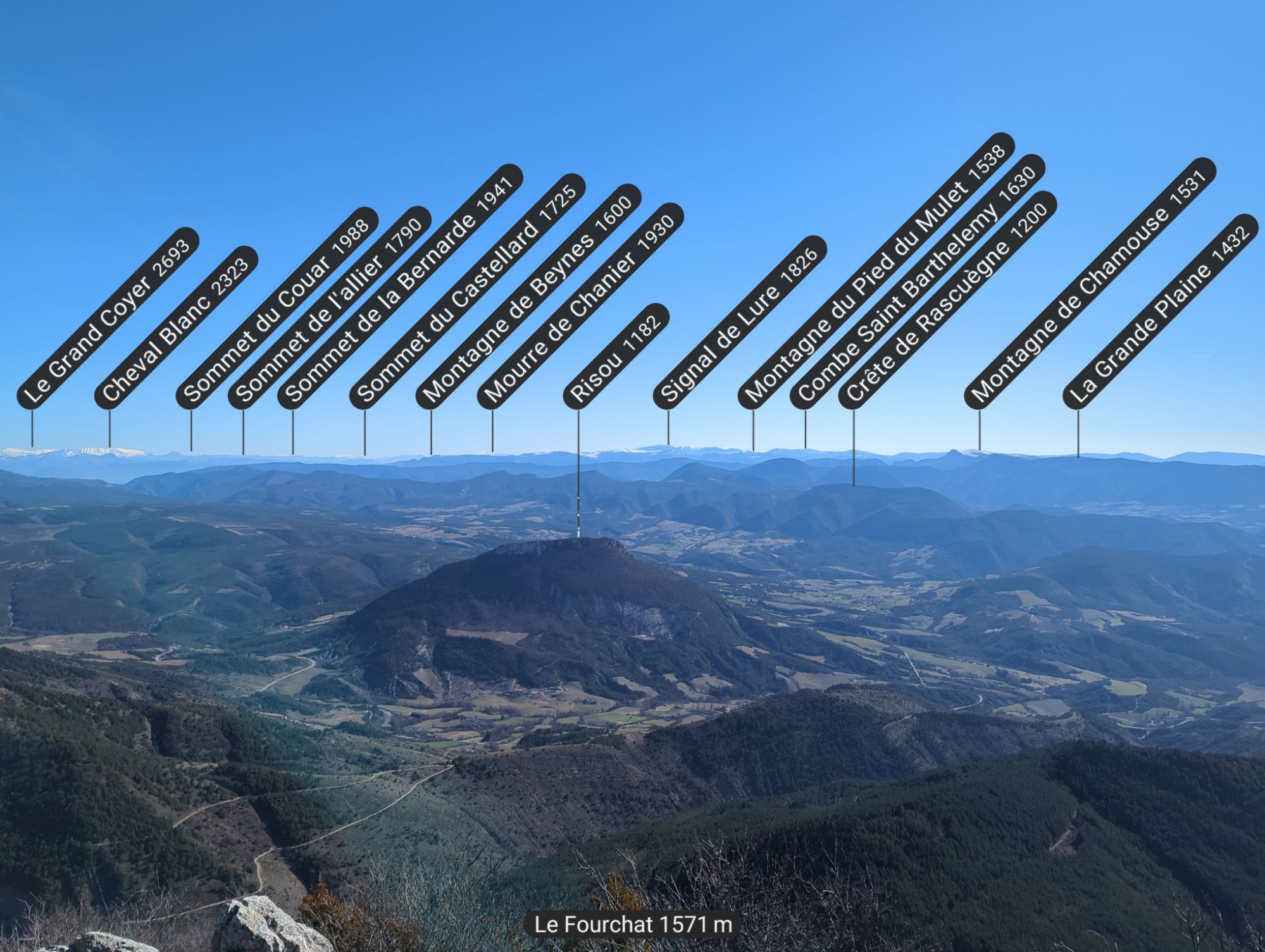Click the Sommet du Castellard 1725 label
The image size is (1265, 952).
(x=467, y=291)
